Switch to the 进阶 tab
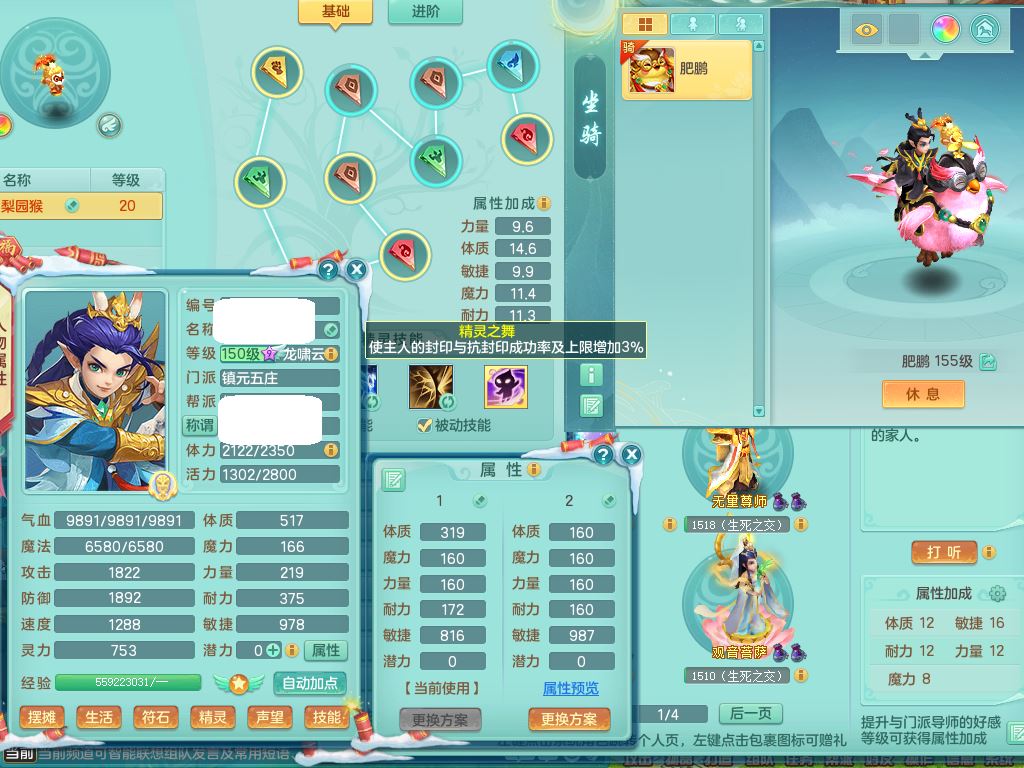 point(424,12)
